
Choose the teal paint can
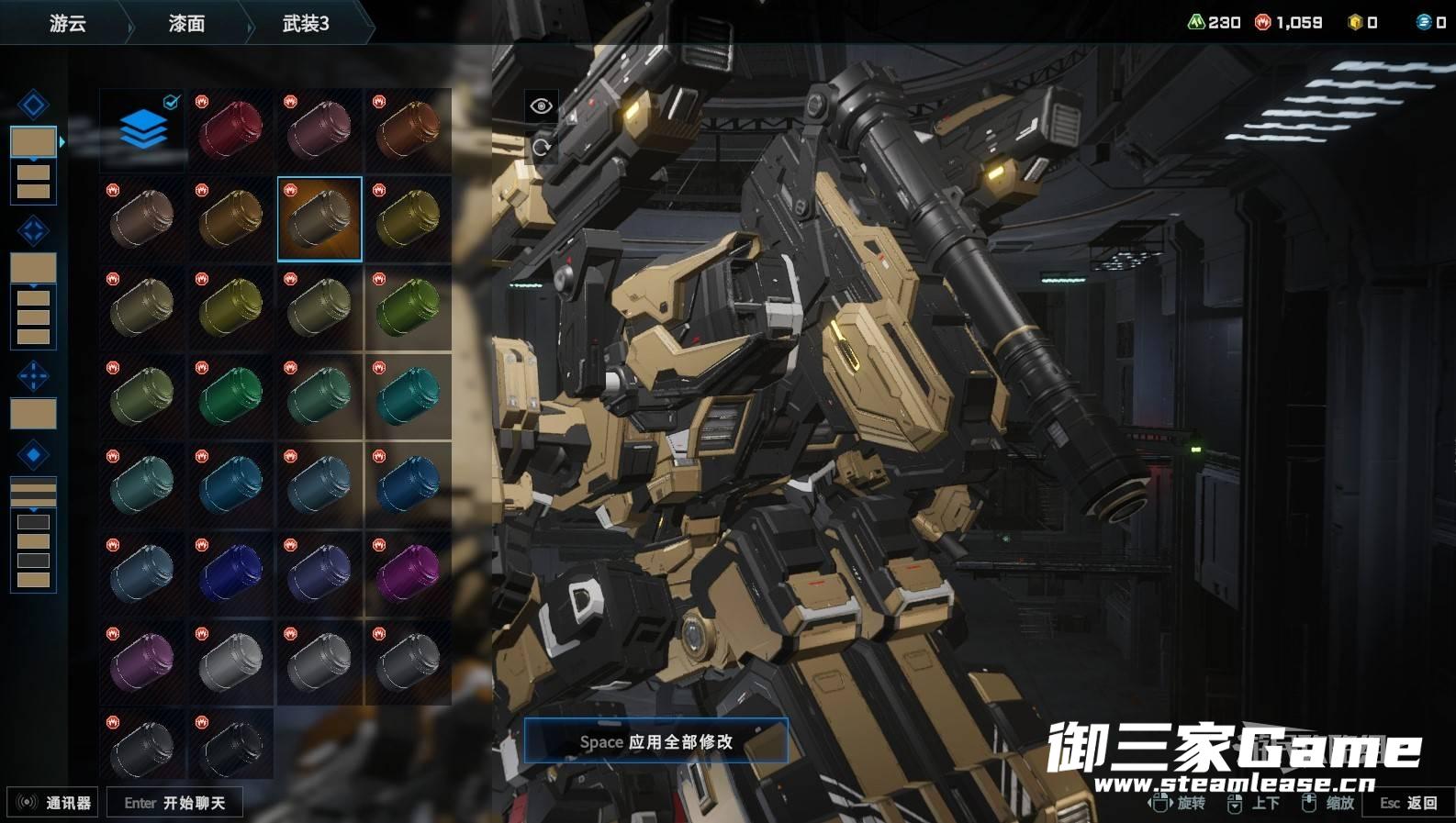(408, 395)
